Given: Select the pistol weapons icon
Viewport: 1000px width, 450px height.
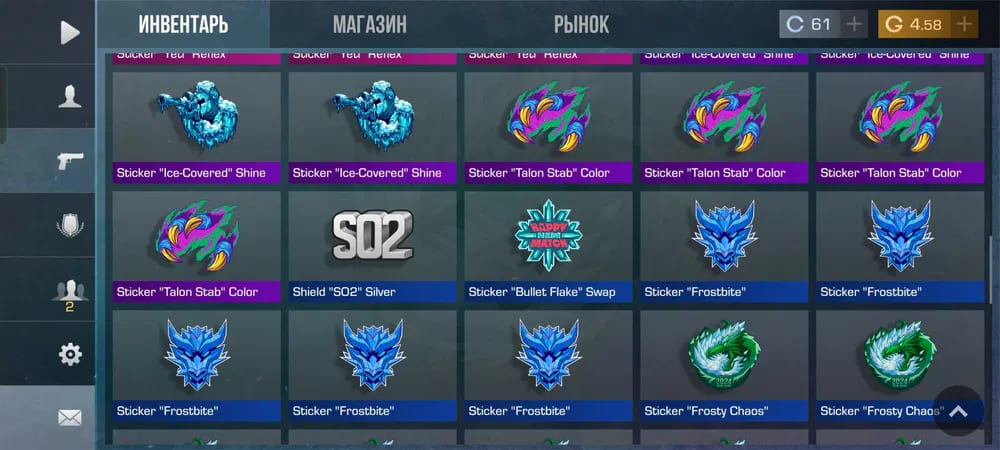Looking at the screenshot, I should pos(69,161).
